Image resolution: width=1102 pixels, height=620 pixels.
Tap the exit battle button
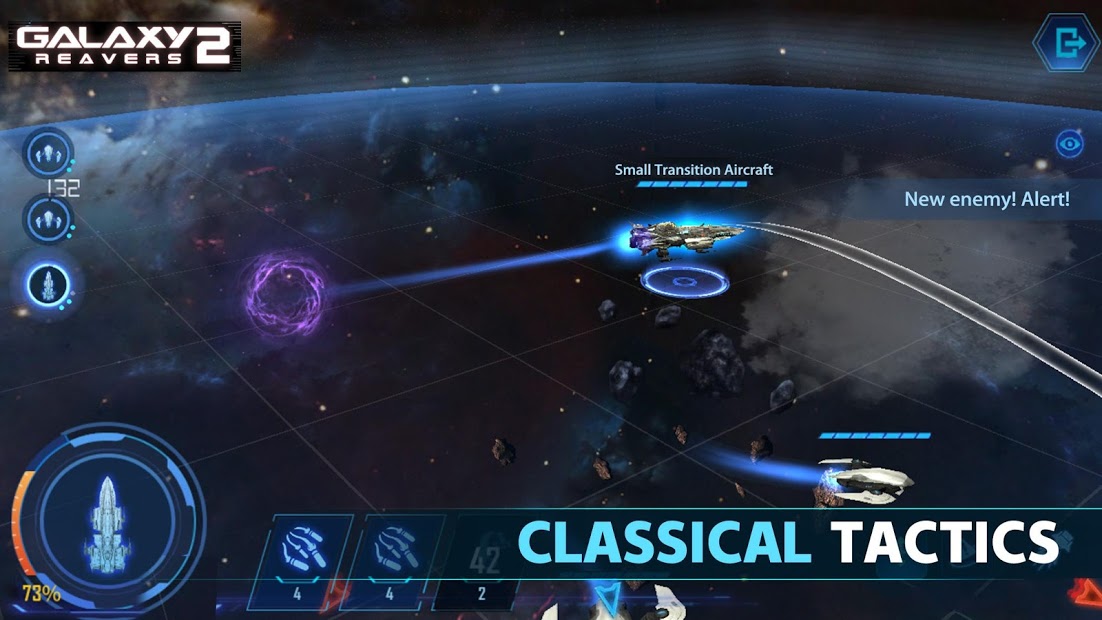click(1065, 43)
